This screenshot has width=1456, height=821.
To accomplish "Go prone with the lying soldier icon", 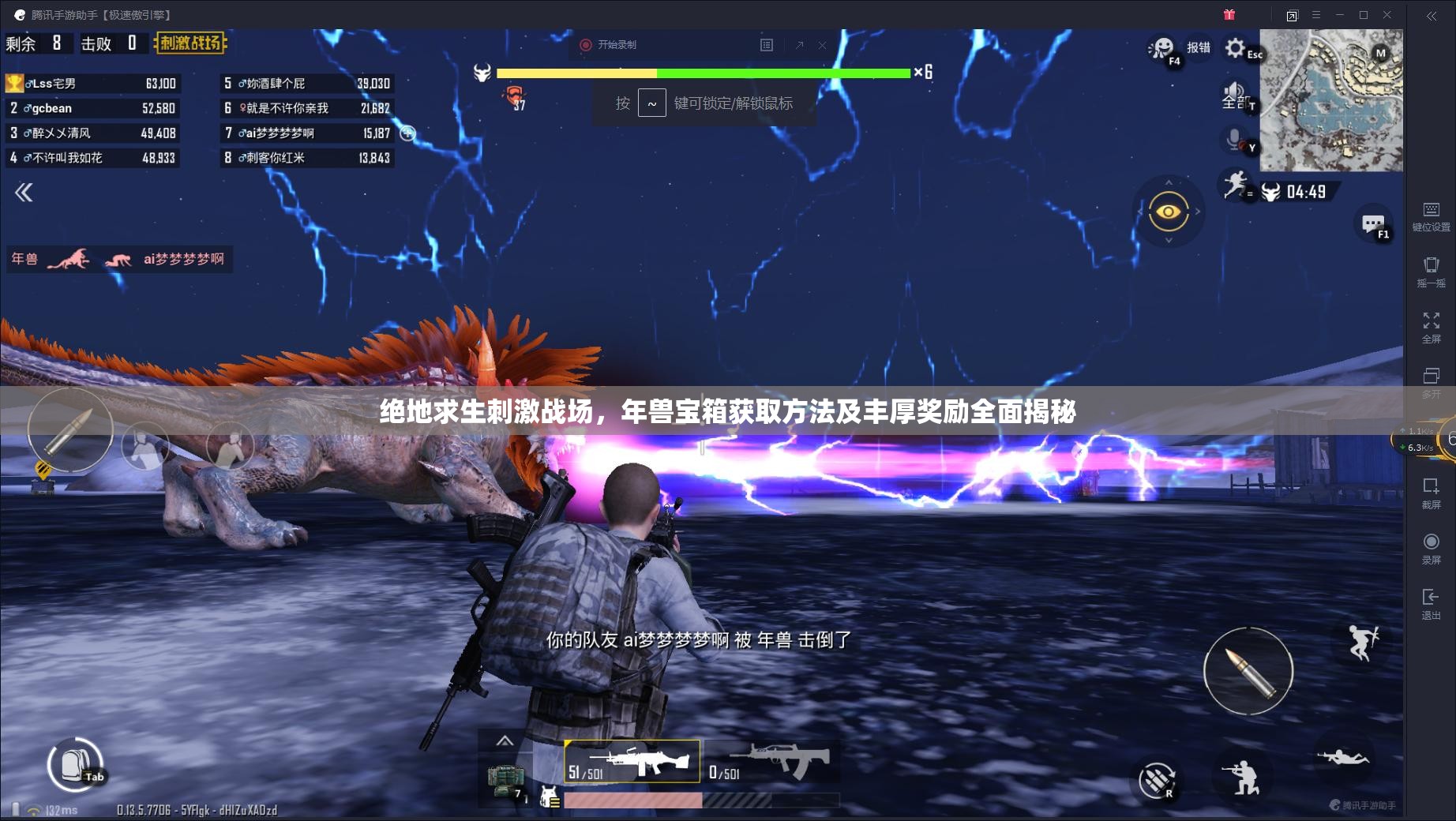I will pos(1342,758).
